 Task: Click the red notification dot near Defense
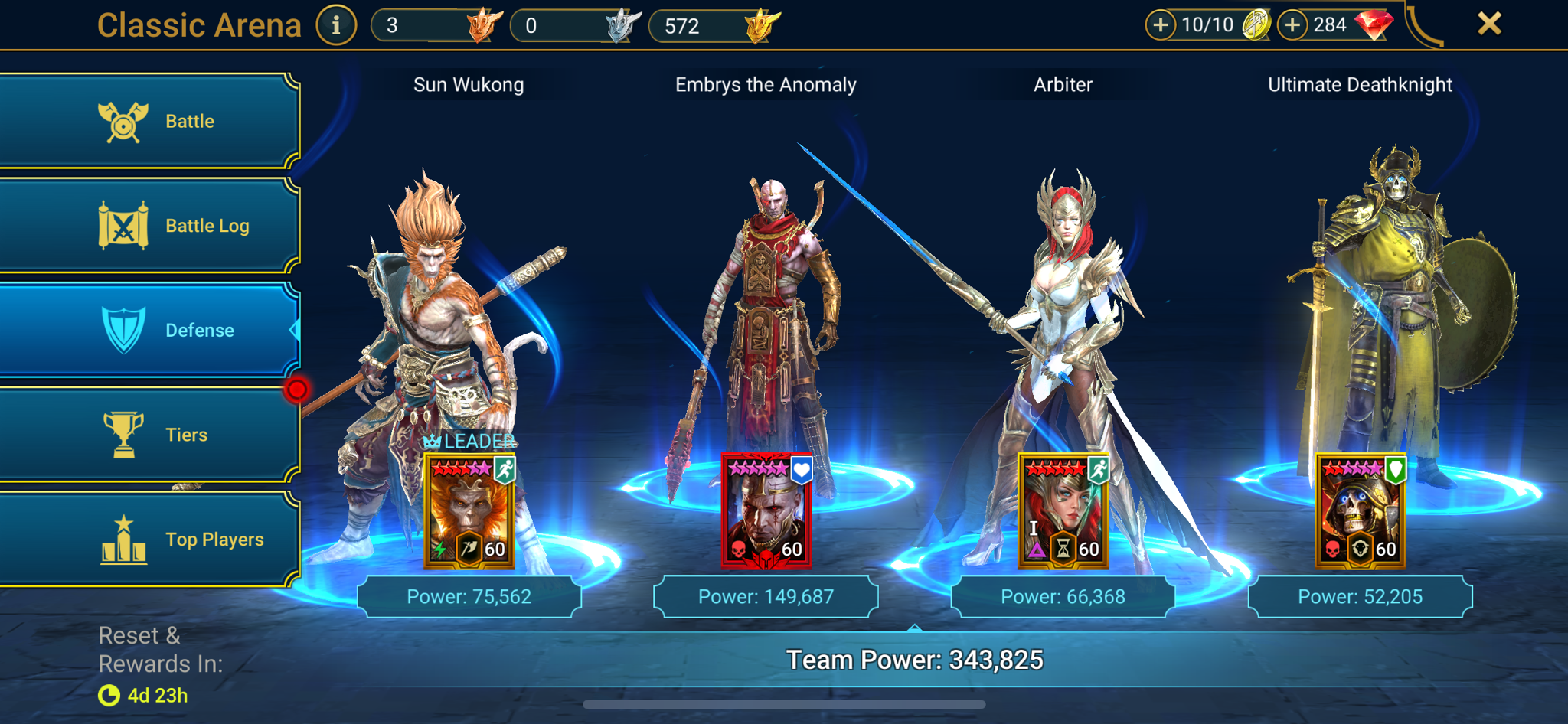pos(299,389)
